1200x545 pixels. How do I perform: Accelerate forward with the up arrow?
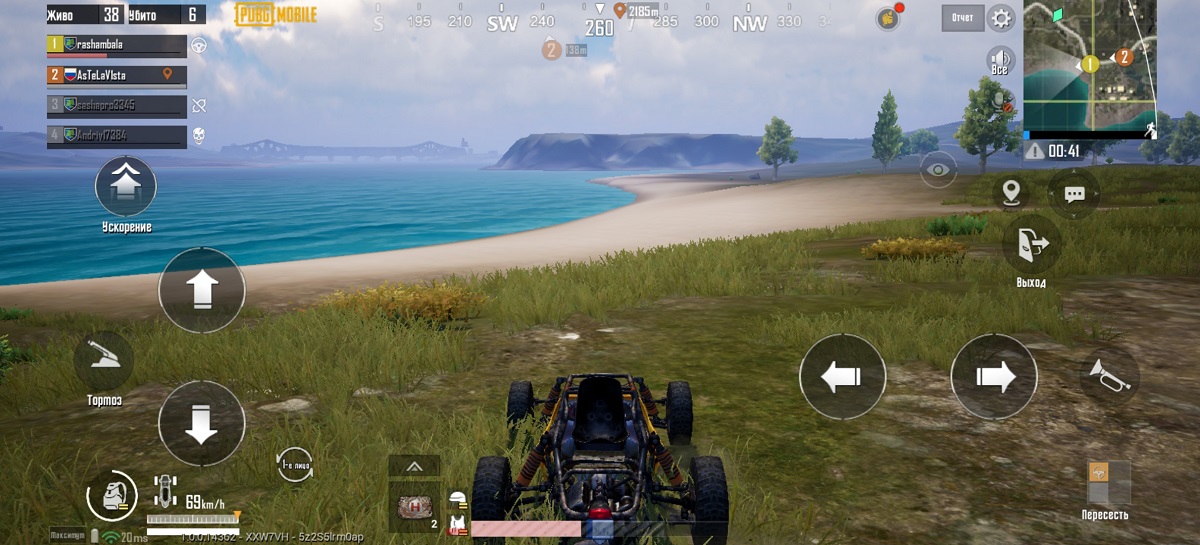[201, 290]
